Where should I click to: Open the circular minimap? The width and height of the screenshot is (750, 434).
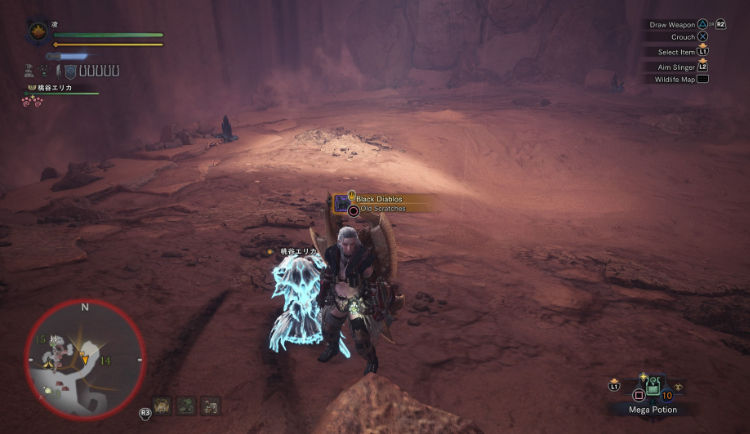(x=85, y=360)
